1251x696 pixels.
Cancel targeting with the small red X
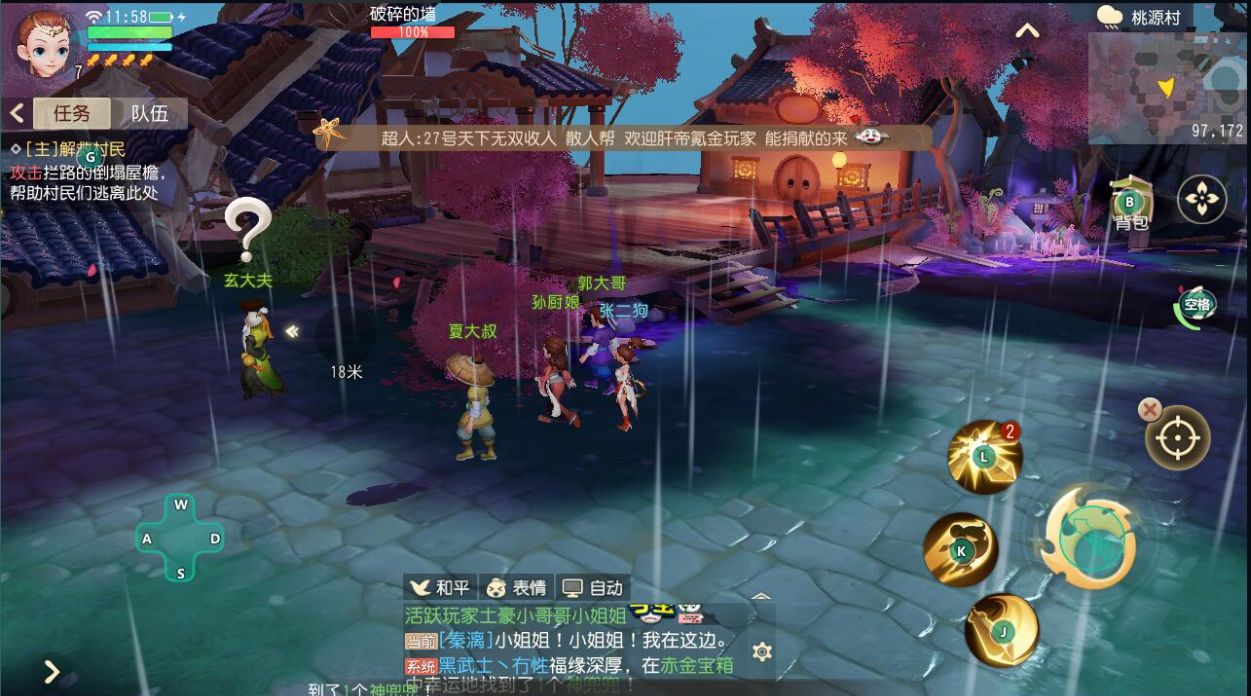click(1150, 408)
